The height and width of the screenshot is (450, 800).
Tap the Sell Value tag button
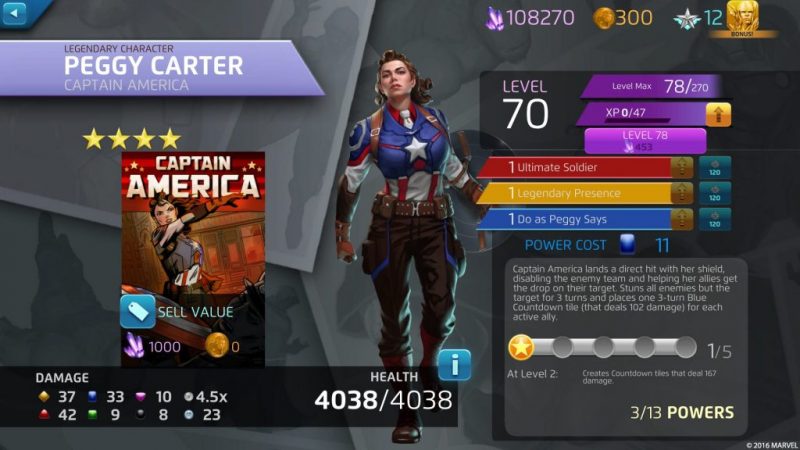(138, 312)
